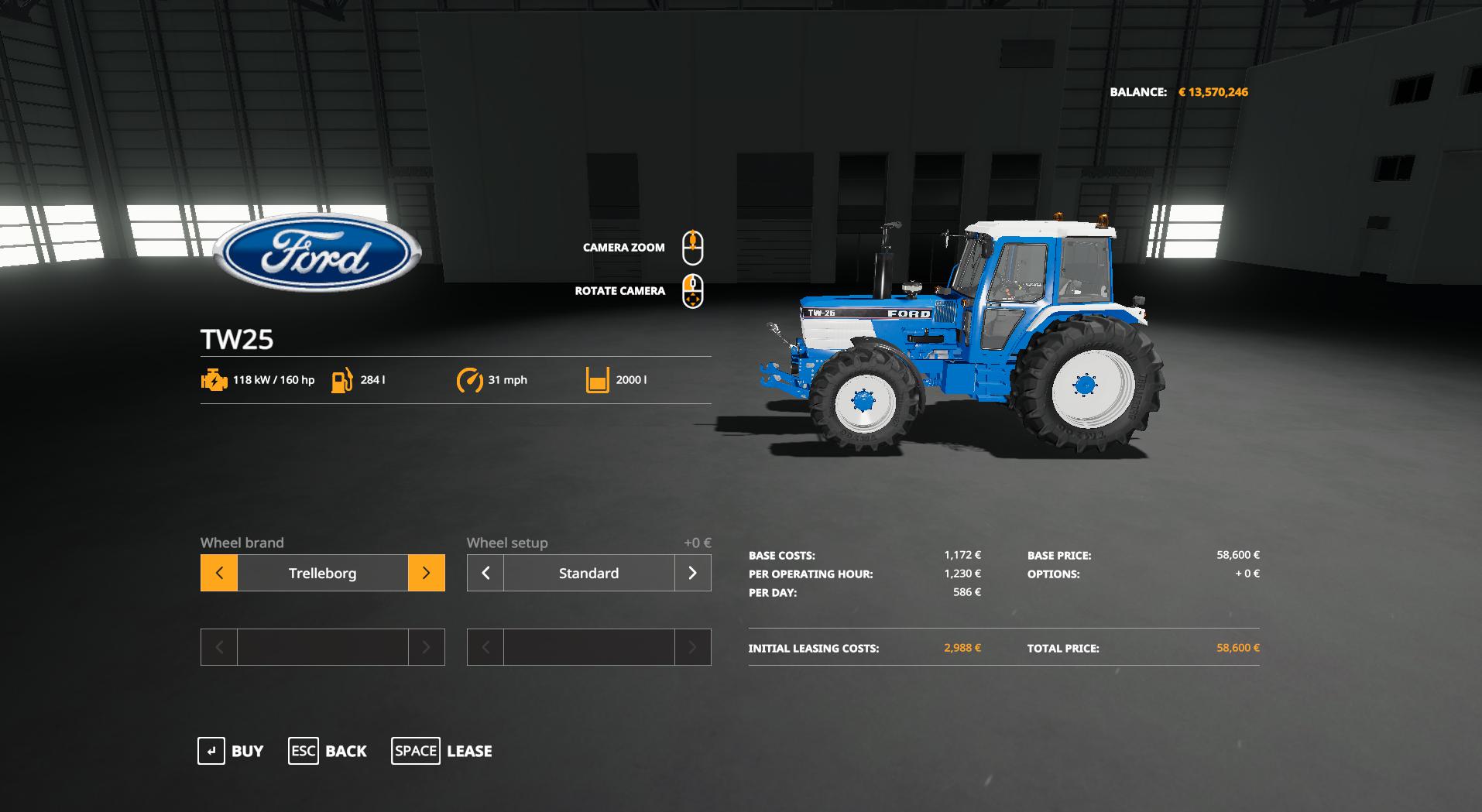Lease the Ford TW25 tractor

(x=442, y=751)
